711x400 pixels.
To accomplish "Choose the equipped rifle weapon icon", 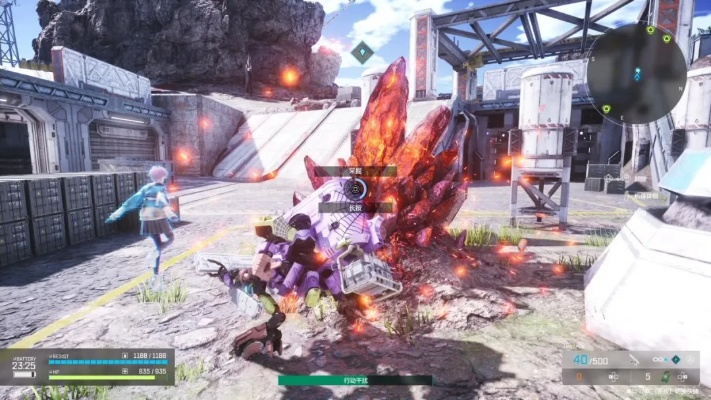I will pyautogui.click(x=632, y=359).
